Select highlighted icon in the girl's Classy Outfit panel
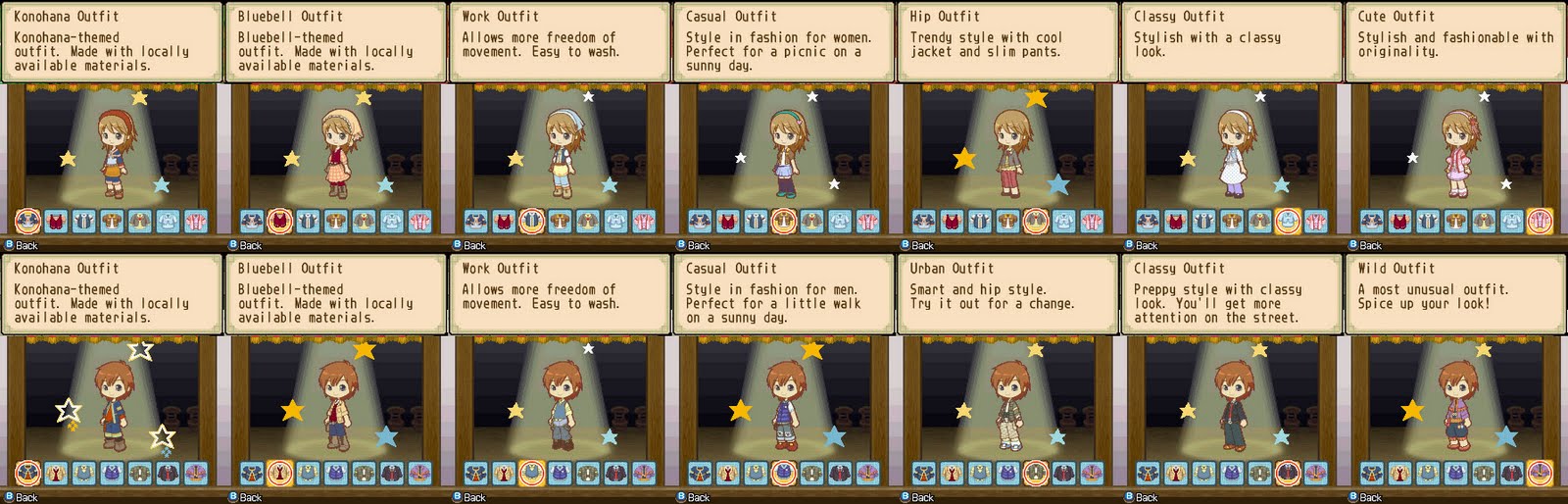Image resolution: width=1568 pixels, height=504 pixels. click(x=1288, y=222)
